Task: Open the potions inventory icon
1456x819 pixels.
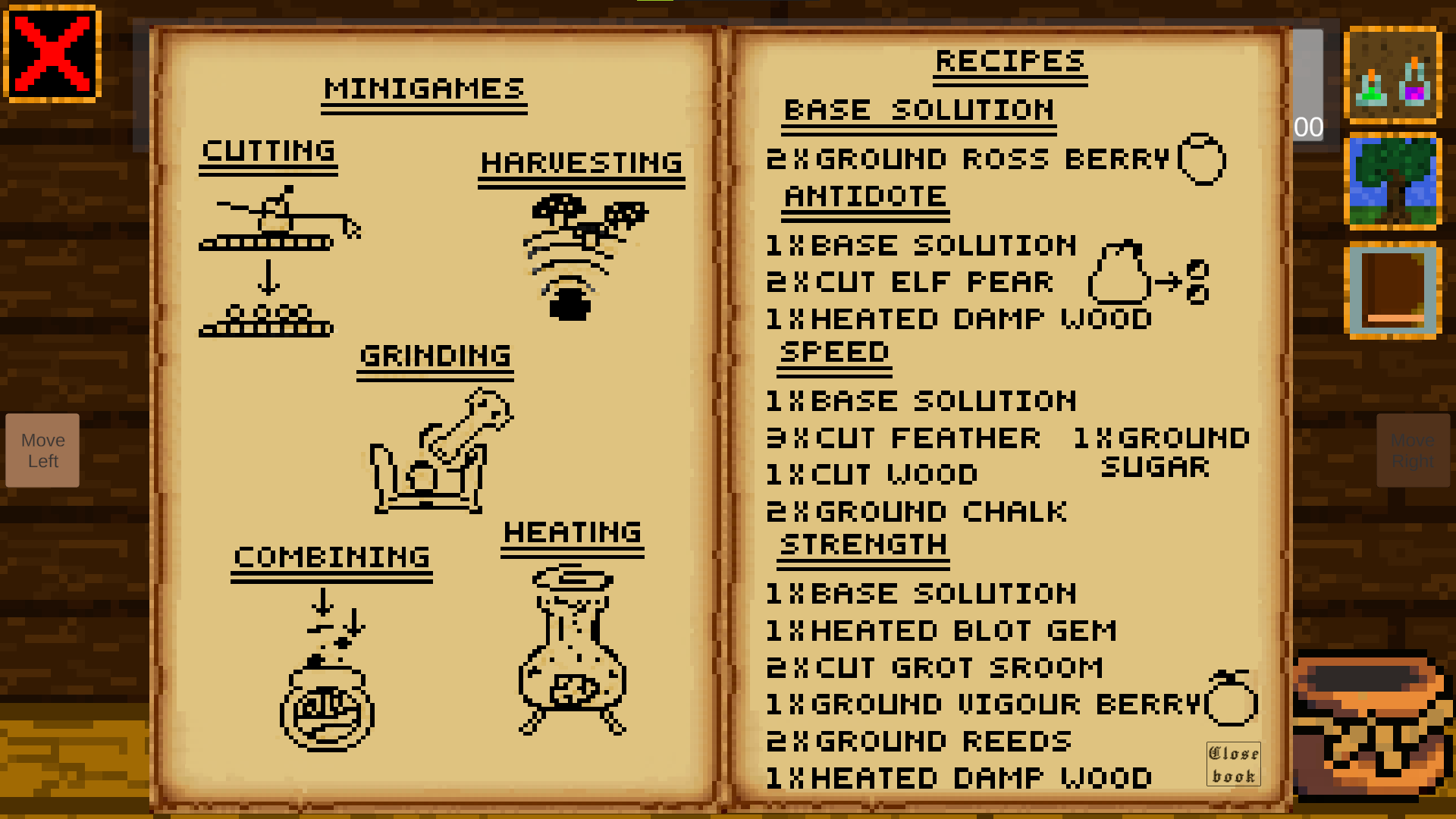Action: pos(1392,74)
